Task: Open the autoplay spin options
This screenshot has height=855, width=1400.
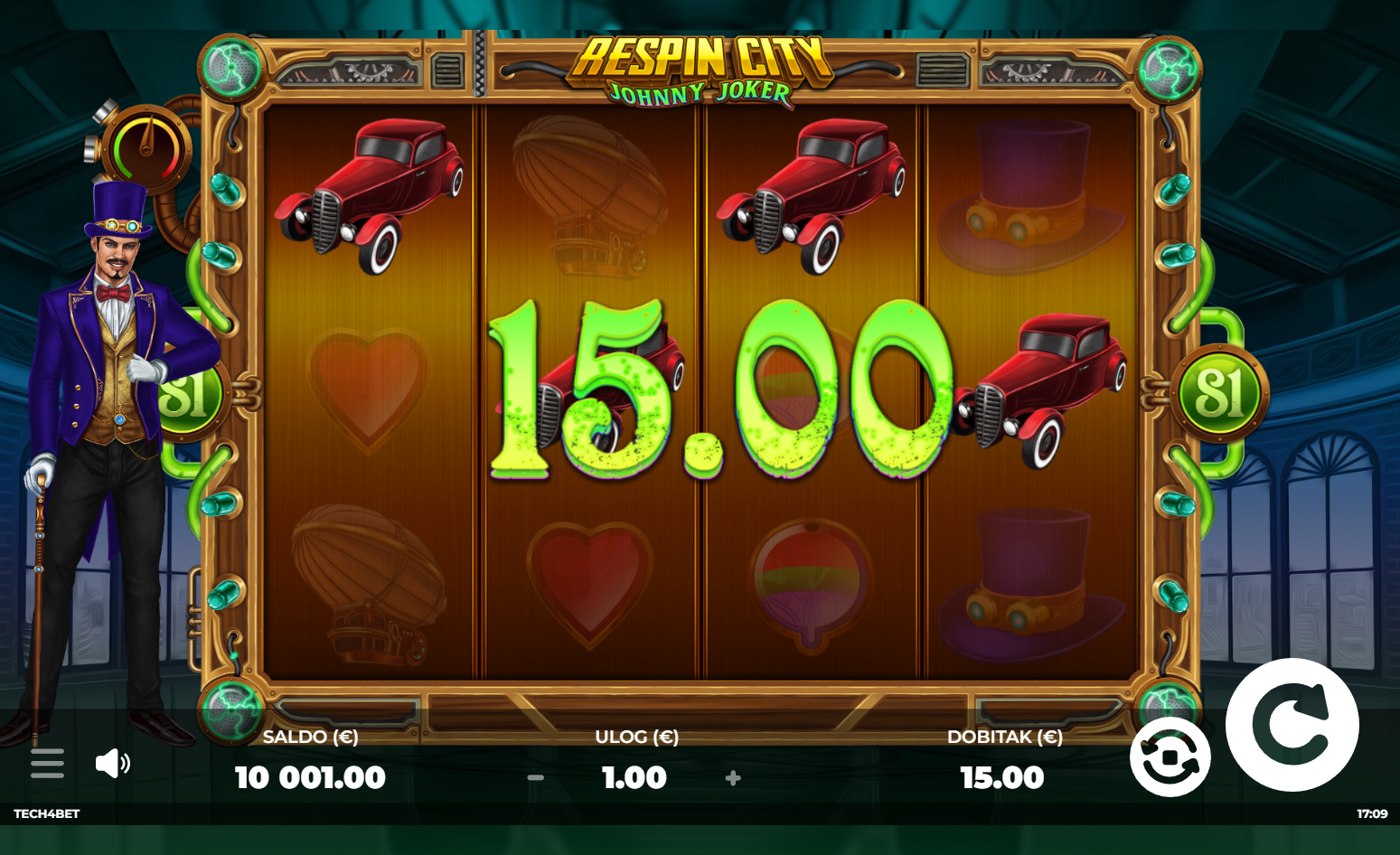Action: [x=1170, y=757]
